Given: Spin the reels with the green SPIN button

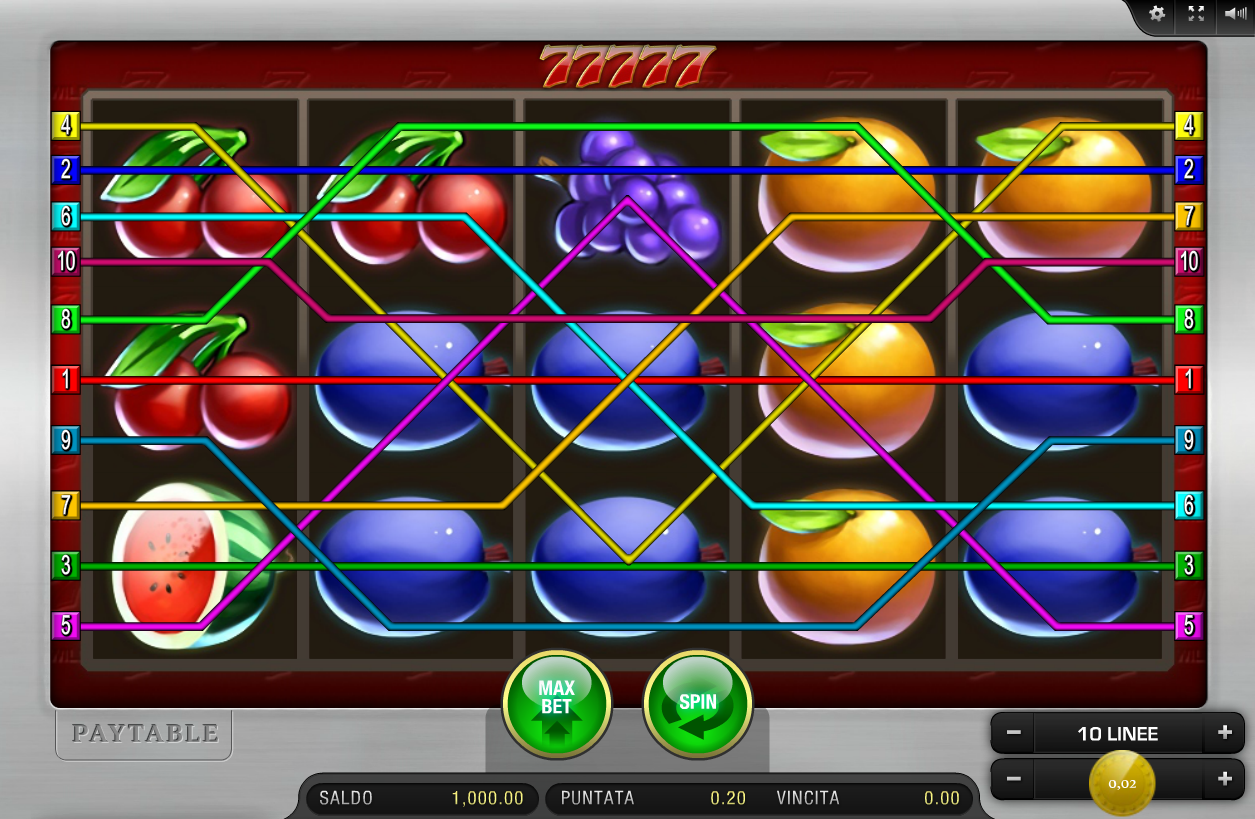Looking at the screenshot, I should pyautogui.click(x=697, y=703).
